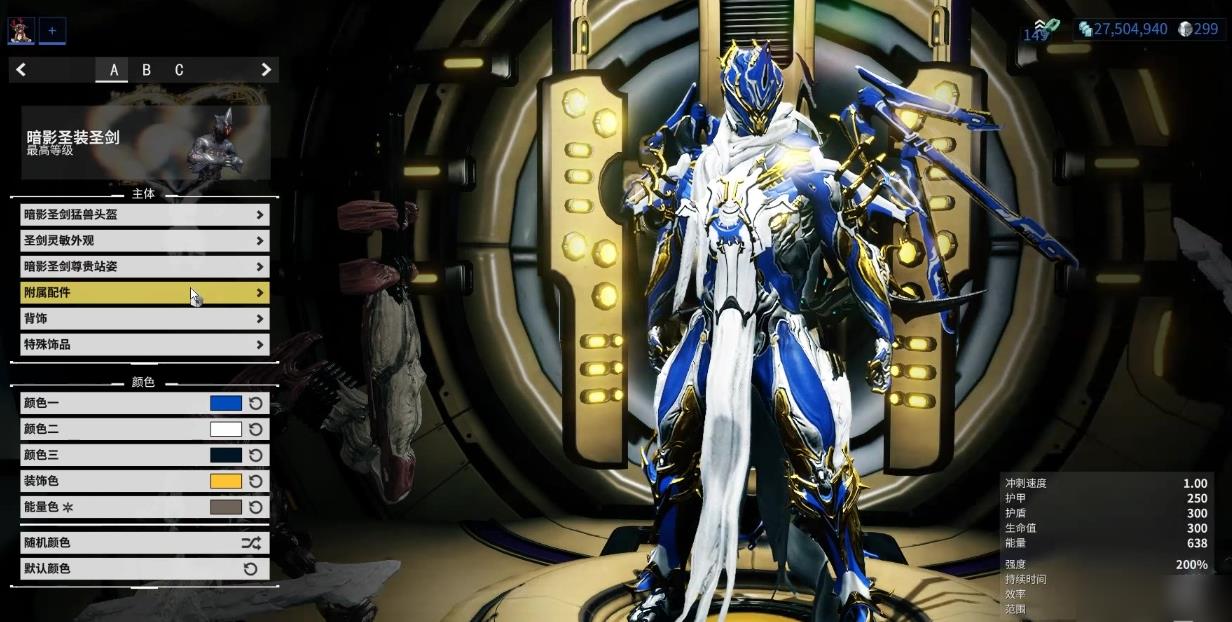The width and height of the screenshot is (1232, 622).
Task: Switch to appearance config tab A
Action: (114, 70)
